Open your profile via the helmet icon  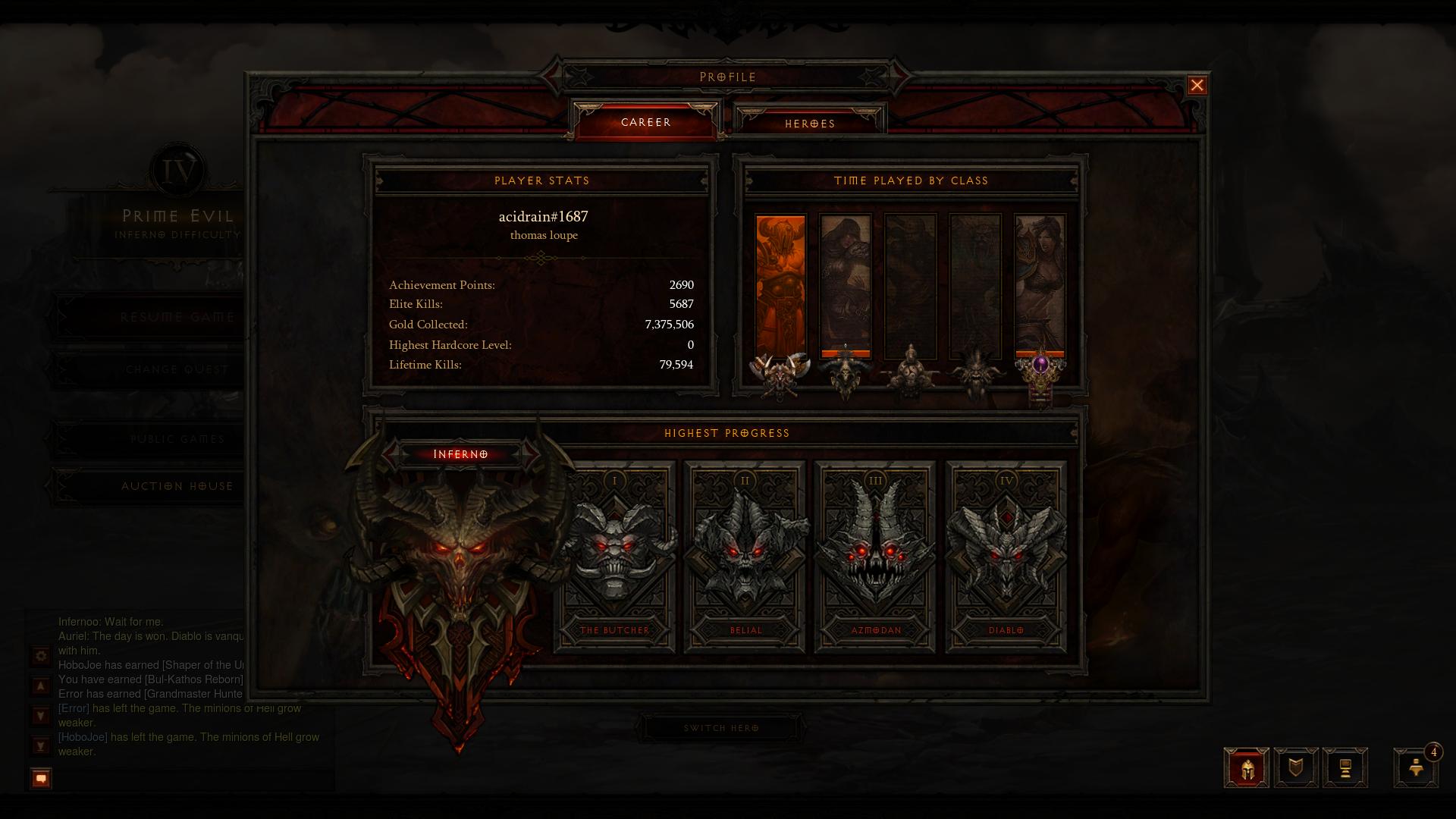[1248, 767]
